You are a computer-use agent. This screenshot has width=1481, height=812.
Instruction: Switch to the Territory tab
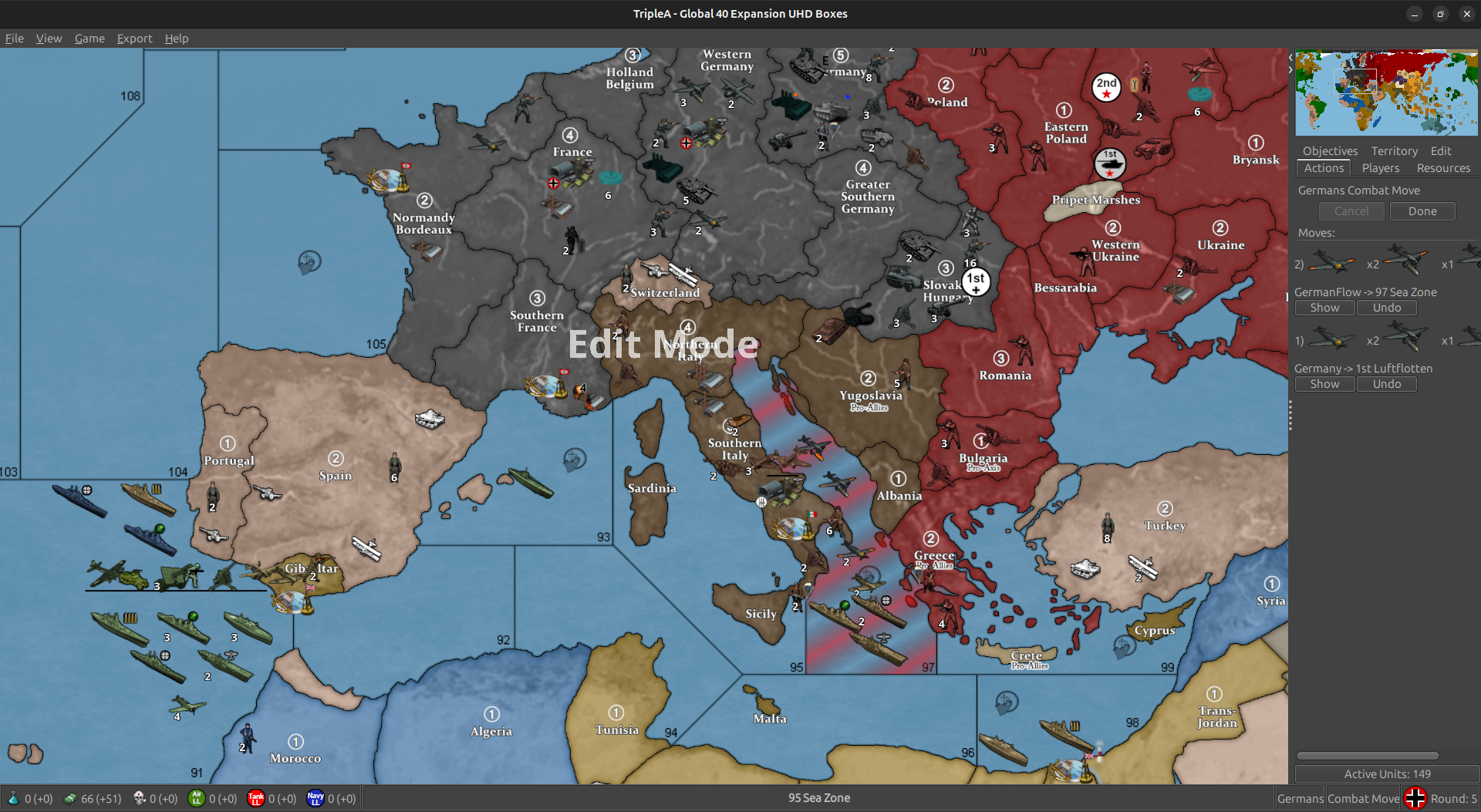pos(1394,151)
